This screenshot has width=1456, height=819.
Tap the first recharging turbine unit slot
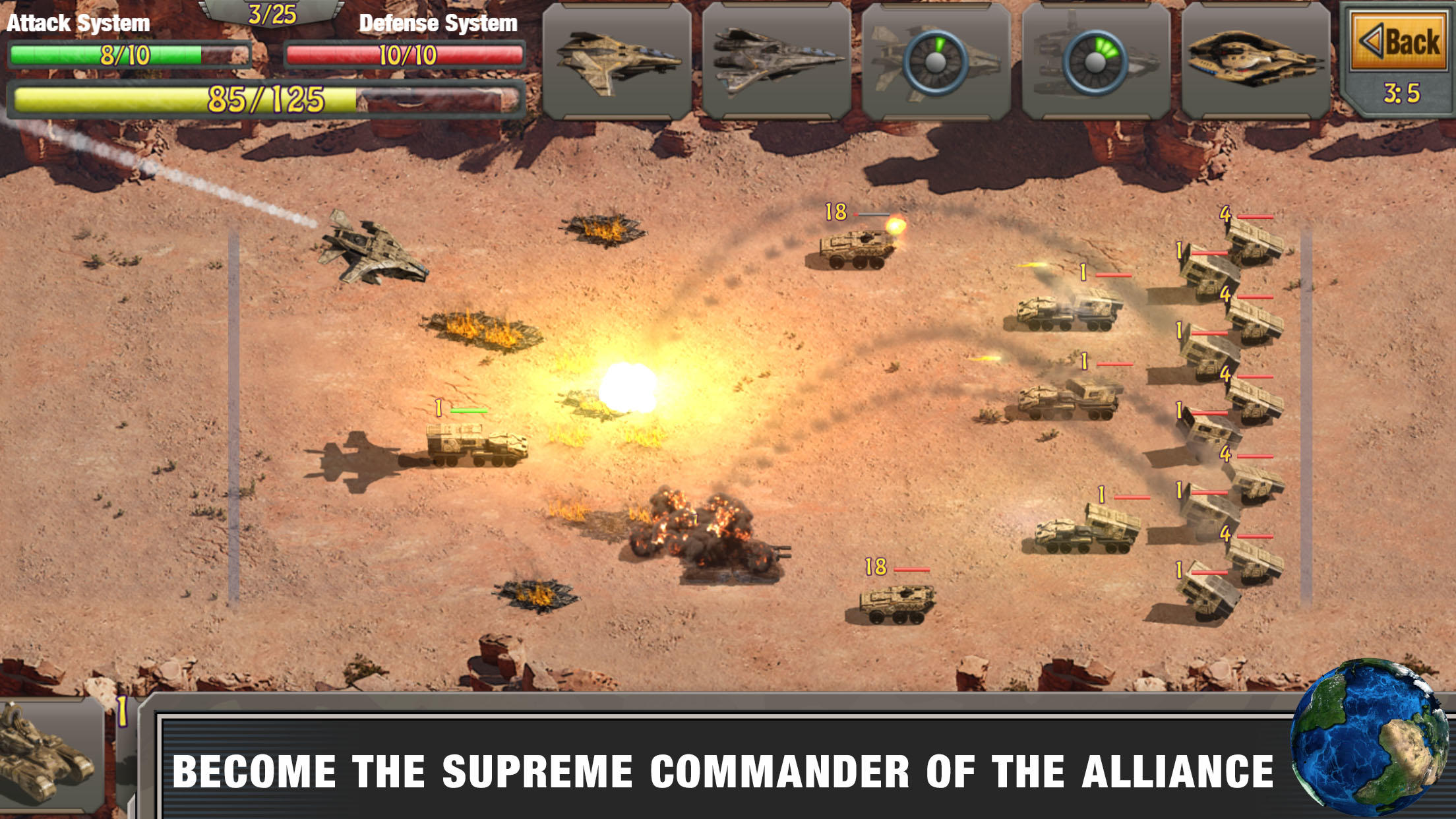[936, 63]
